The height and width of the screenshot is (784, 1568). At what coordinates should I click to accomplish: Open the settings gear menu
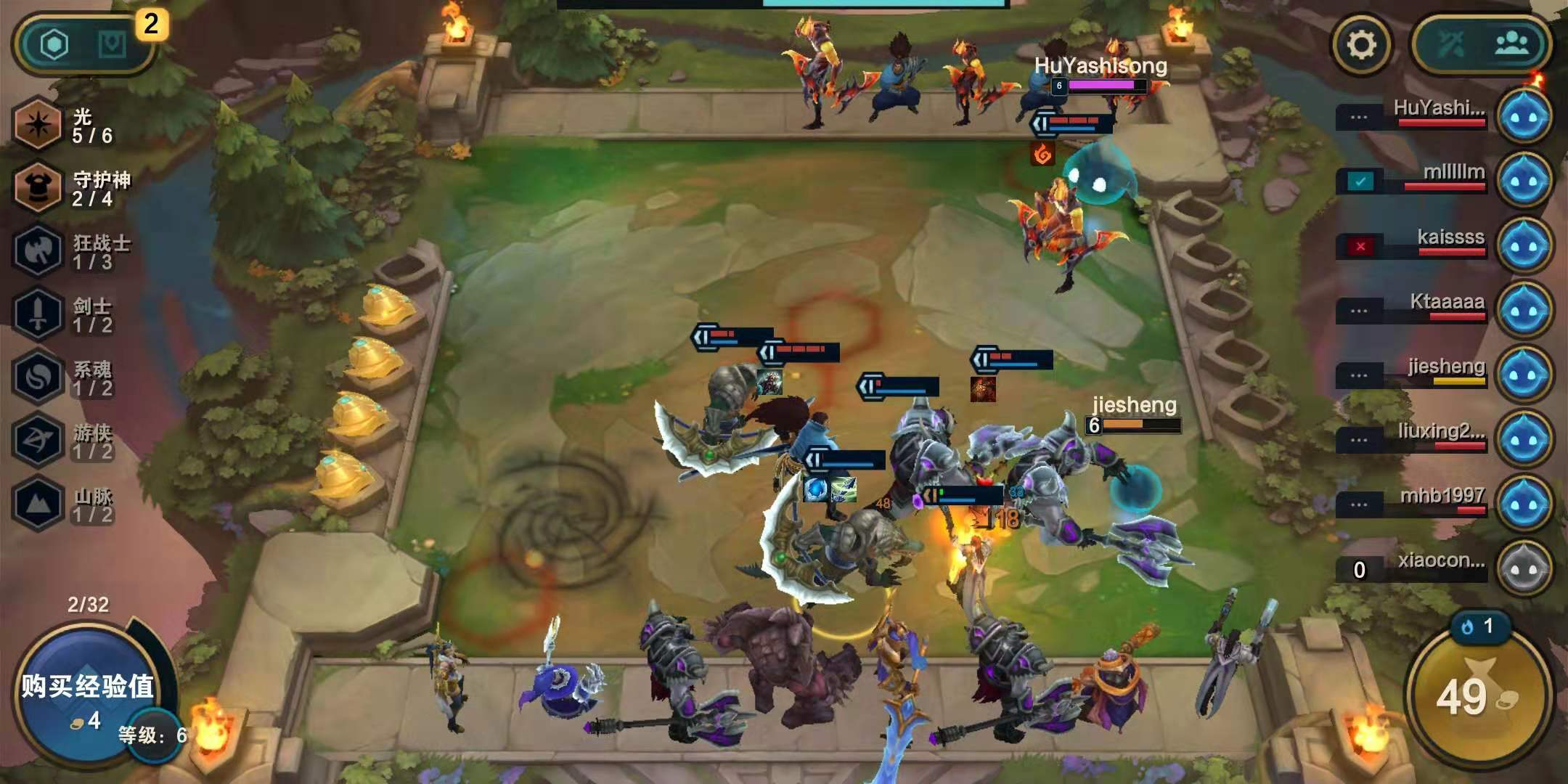(x=1362, y=45)
